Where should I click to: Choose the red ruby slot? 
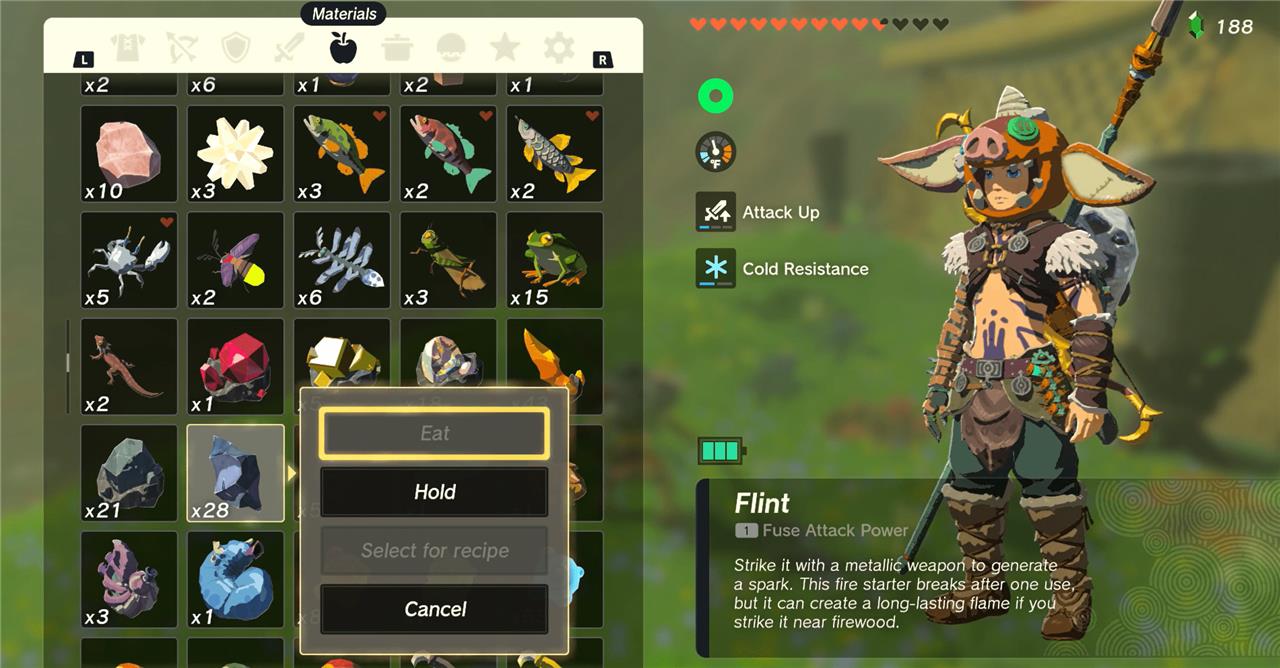236,366
